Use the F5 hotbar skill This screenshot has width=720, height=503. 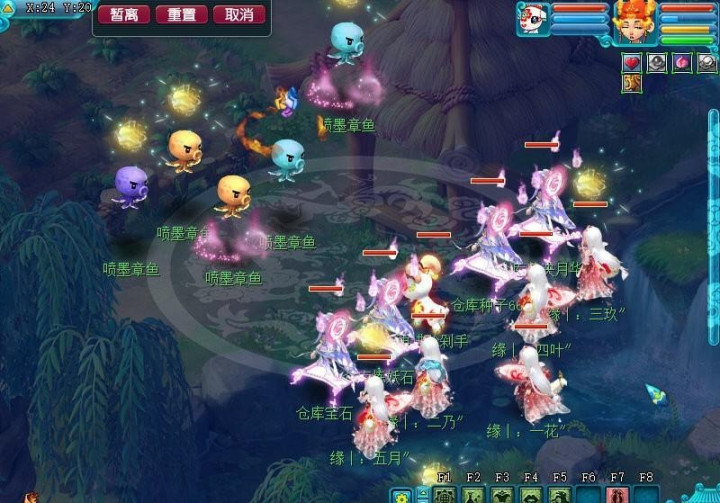560,495
